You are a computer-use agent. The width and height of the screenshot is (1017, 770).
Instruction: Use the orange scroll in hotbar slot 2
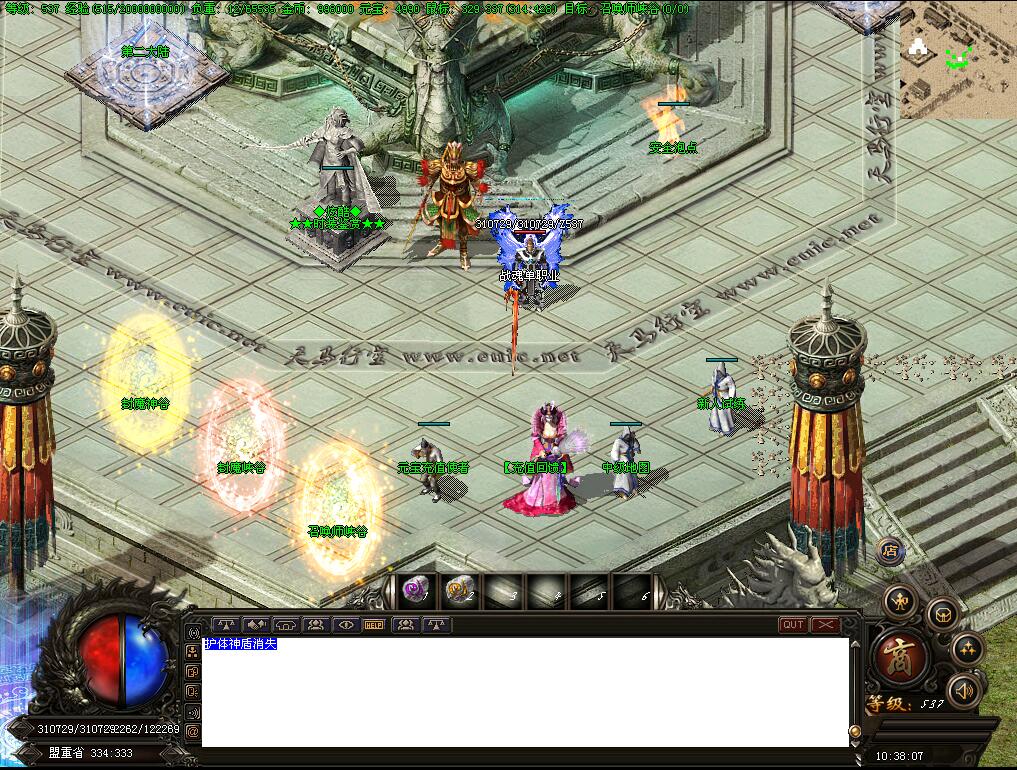click(459, 591)
